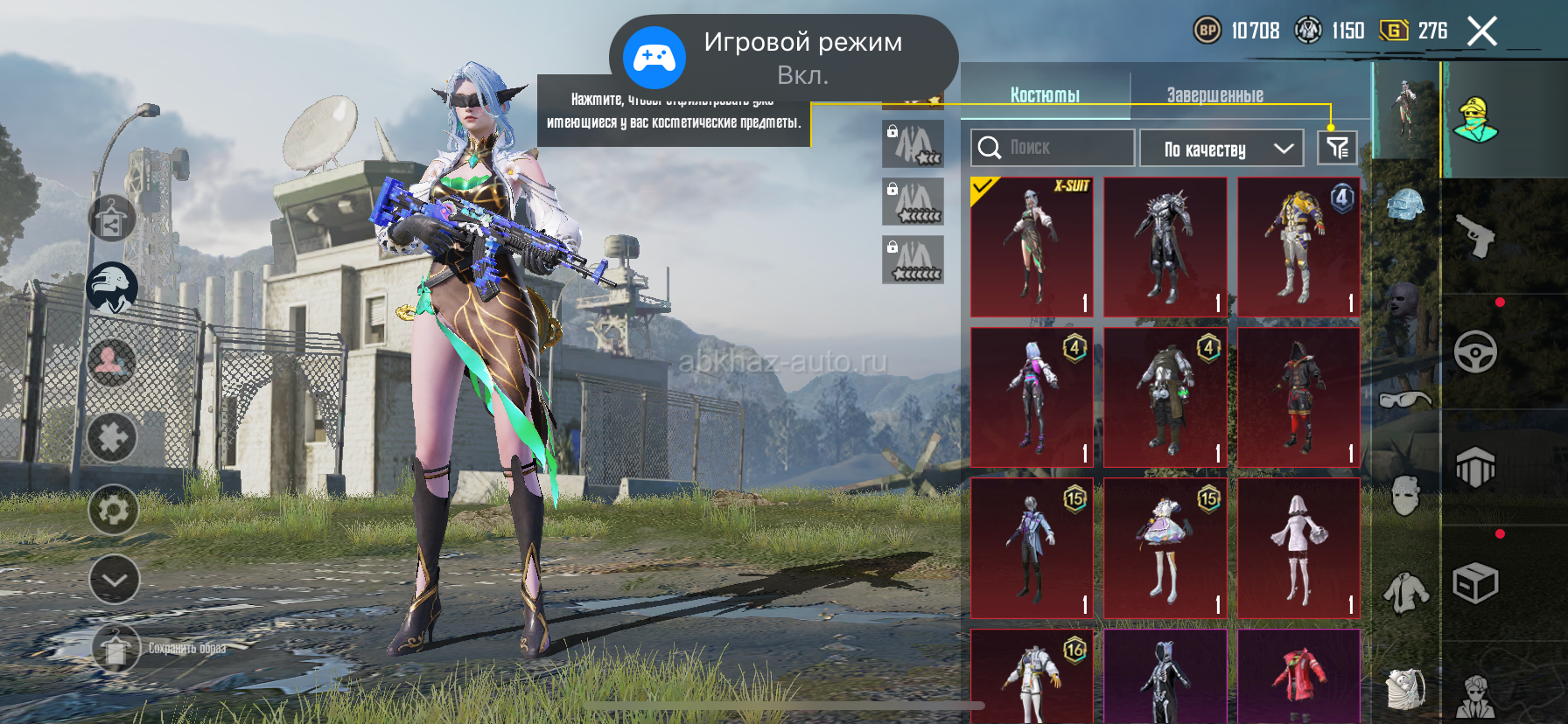
Task: Open the pistol weapons category
Action: point(1476,235)
